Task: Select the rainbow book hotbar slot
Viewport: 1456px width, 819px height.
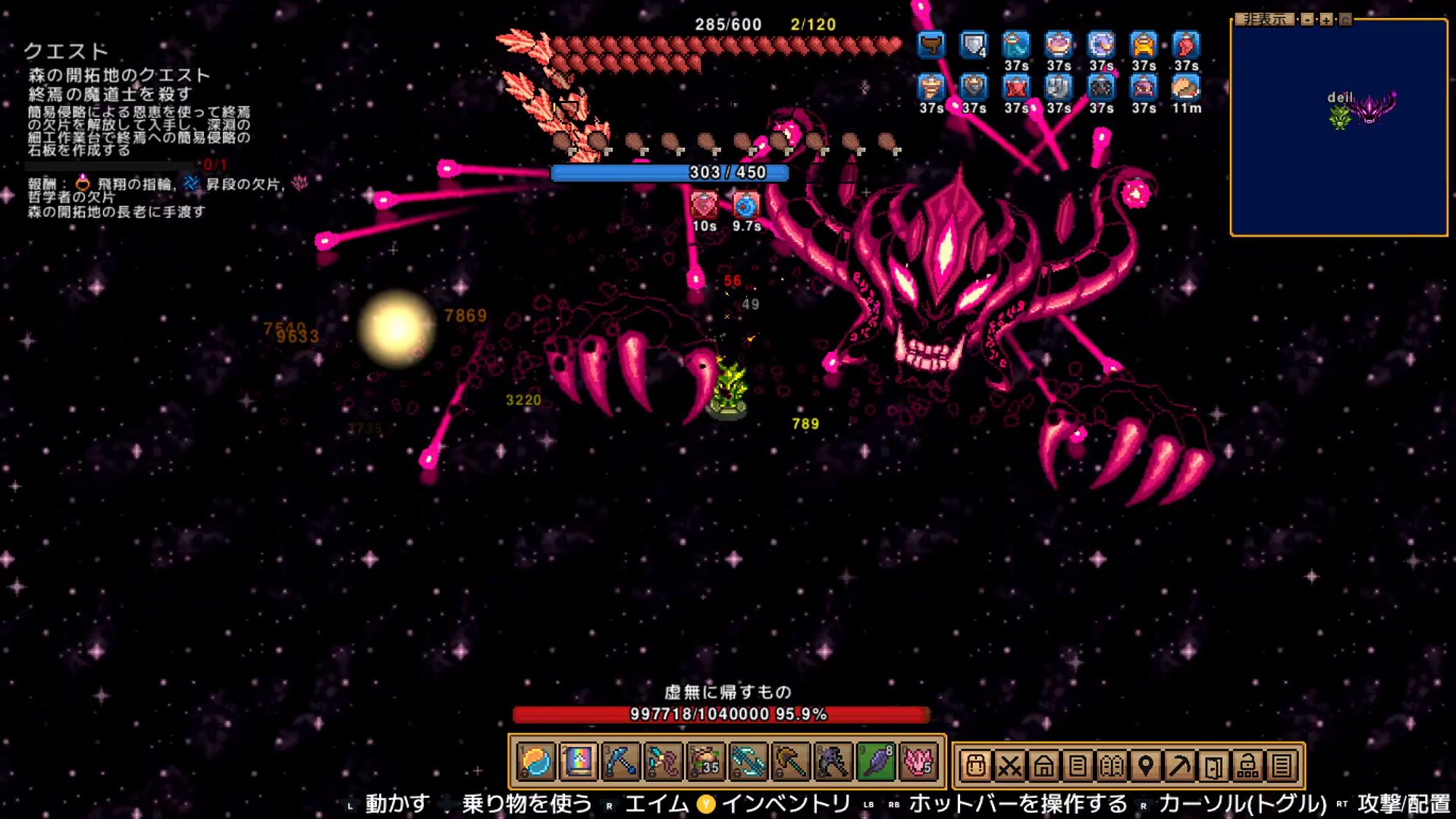Action: coord(579,762)
